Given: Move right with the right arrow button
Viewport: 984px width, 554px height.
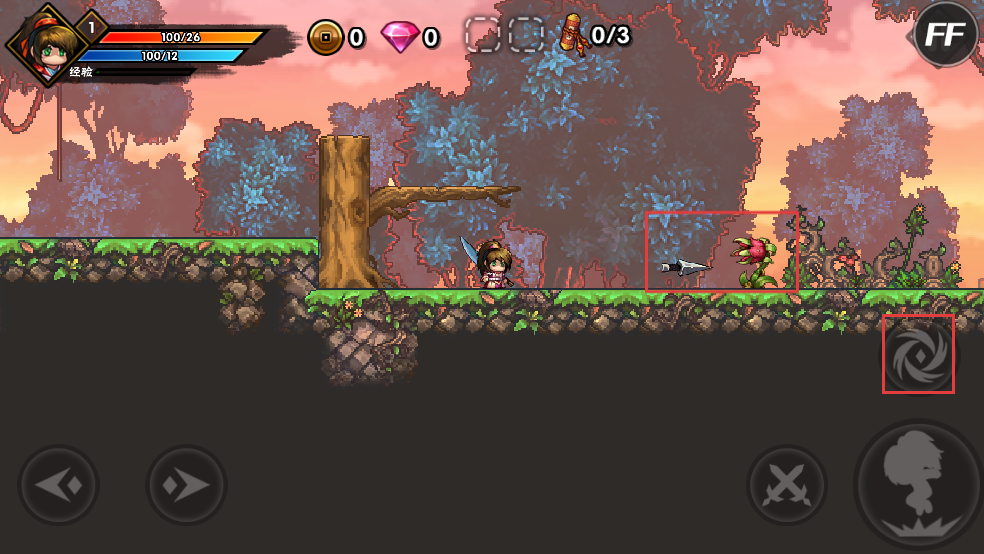Looking at the screenshot, I should point(186,485).
